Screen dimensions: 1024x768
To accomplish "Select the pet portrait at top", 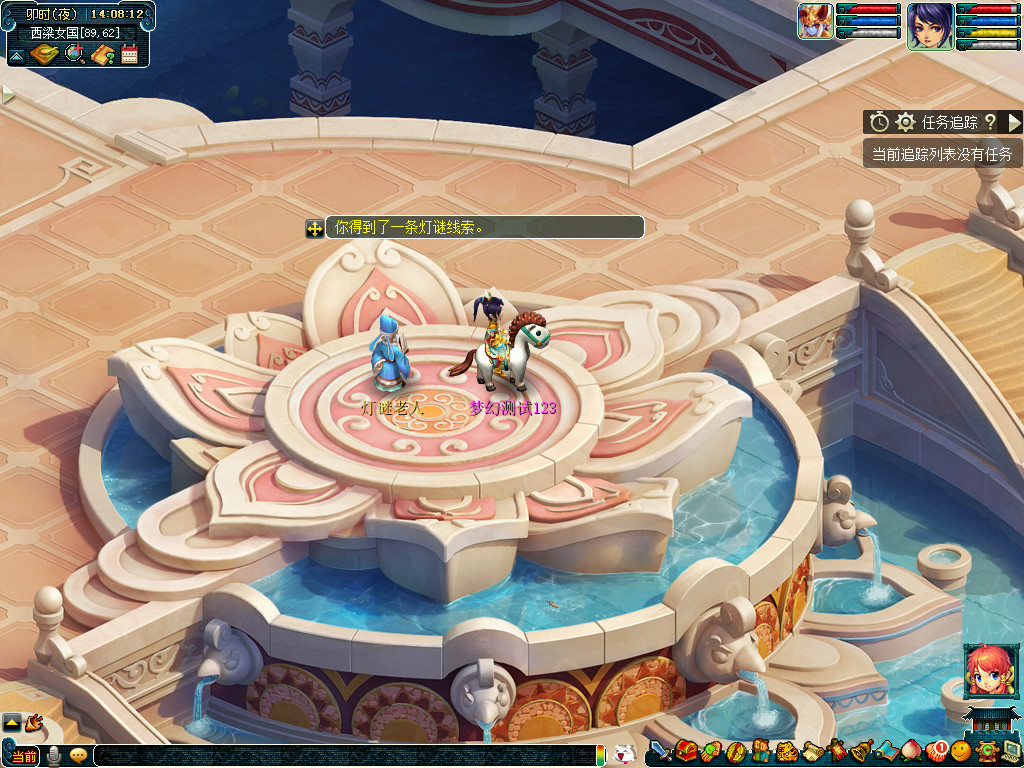I will 815,21.
